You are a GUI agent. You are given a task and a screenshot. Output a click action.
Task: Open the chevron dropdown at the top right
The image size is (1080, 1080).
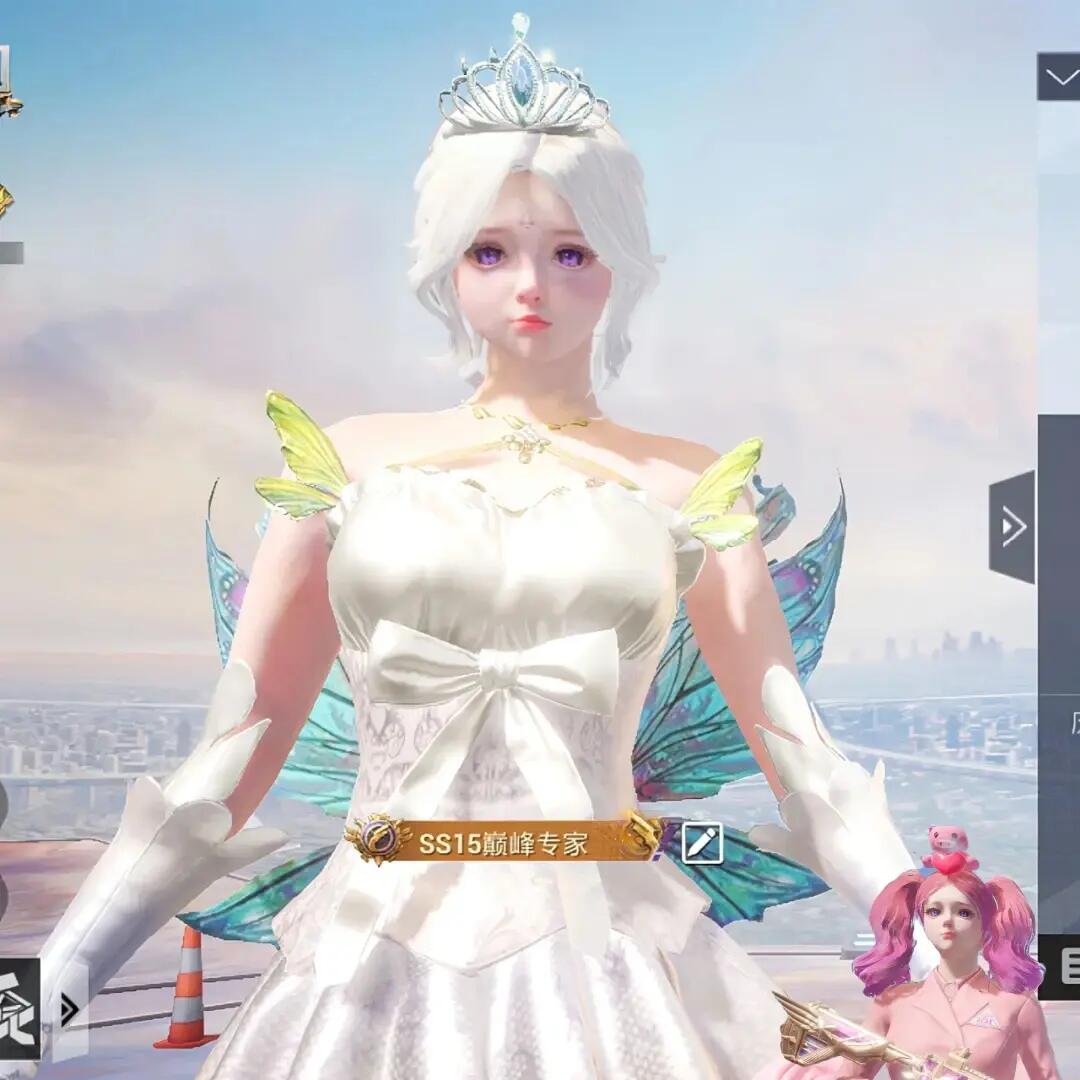(1058, 76)
